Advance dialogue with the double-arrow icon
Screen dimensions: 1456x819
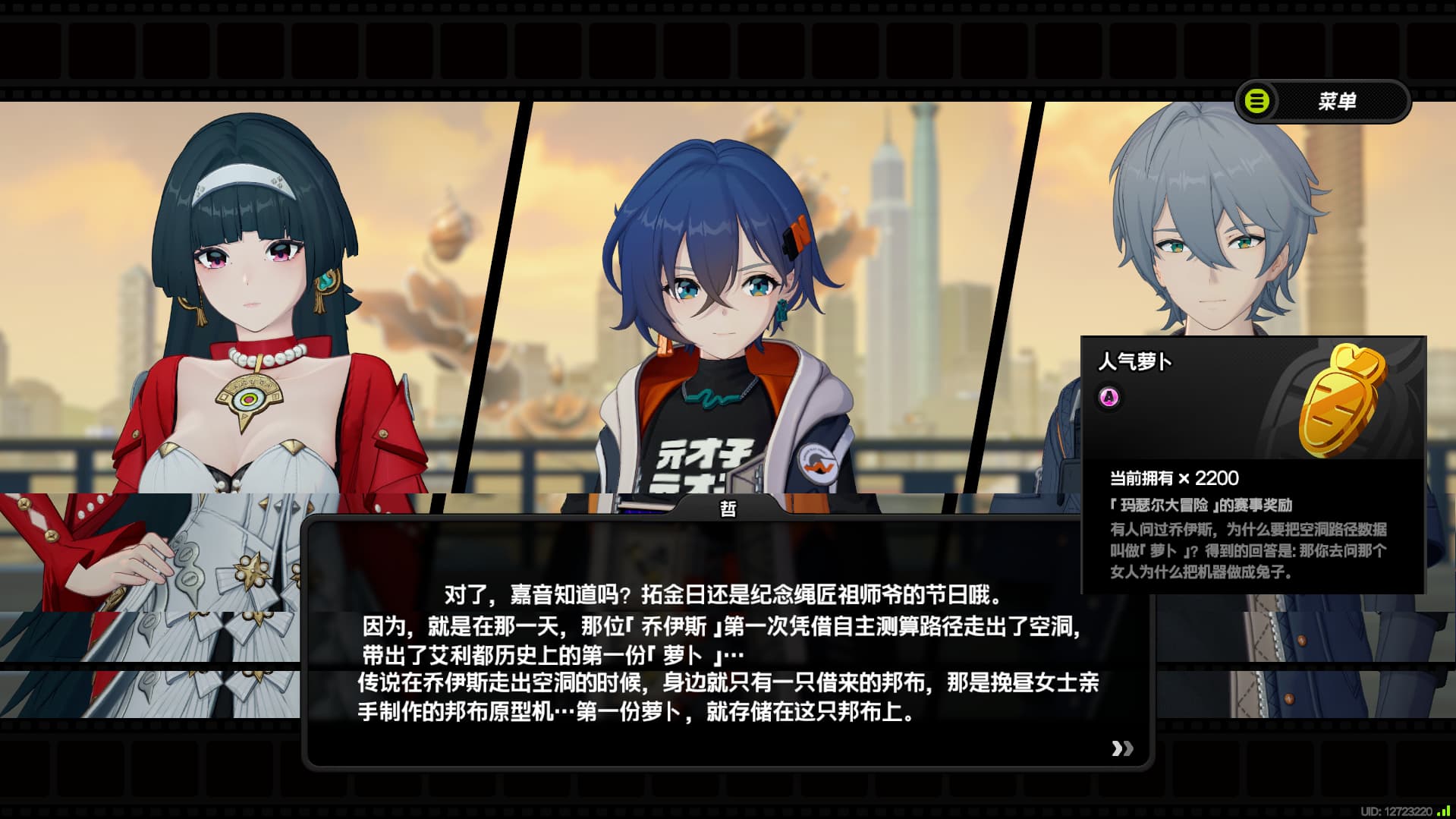1122,748
